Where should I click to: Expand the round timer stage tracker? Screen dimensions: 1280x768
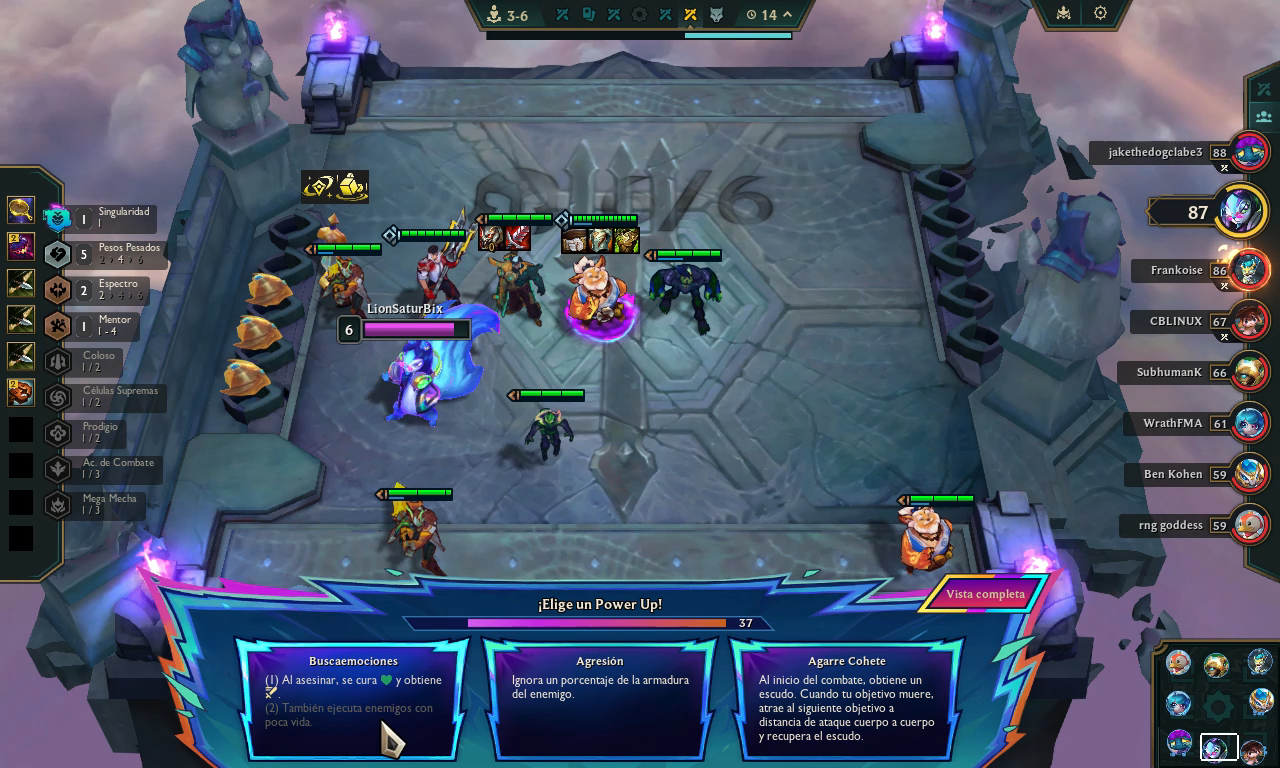pyautogui.click(x=787, y=15)
